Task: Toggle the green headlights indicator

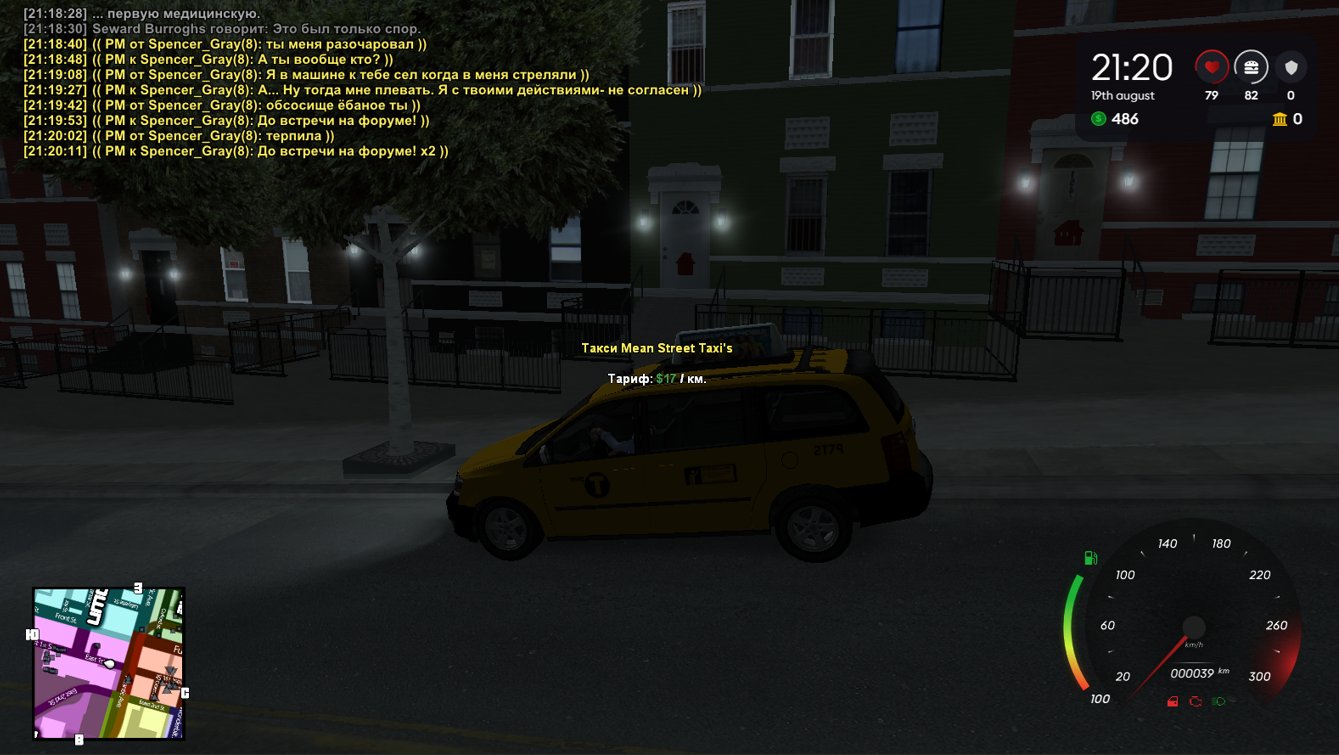Action: (1218, 702)
